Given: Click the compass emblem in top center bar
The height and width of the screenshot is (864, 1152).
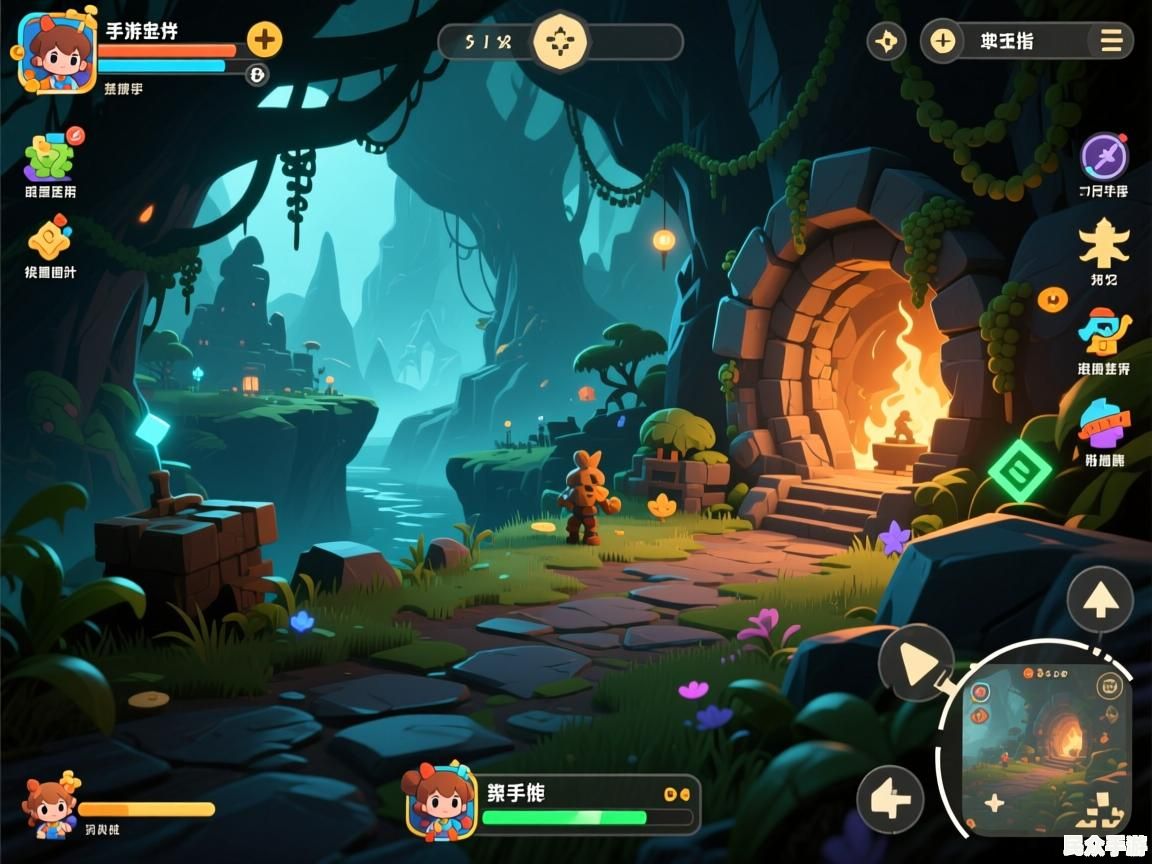Looking at the screenshot, I should [561, 42].
